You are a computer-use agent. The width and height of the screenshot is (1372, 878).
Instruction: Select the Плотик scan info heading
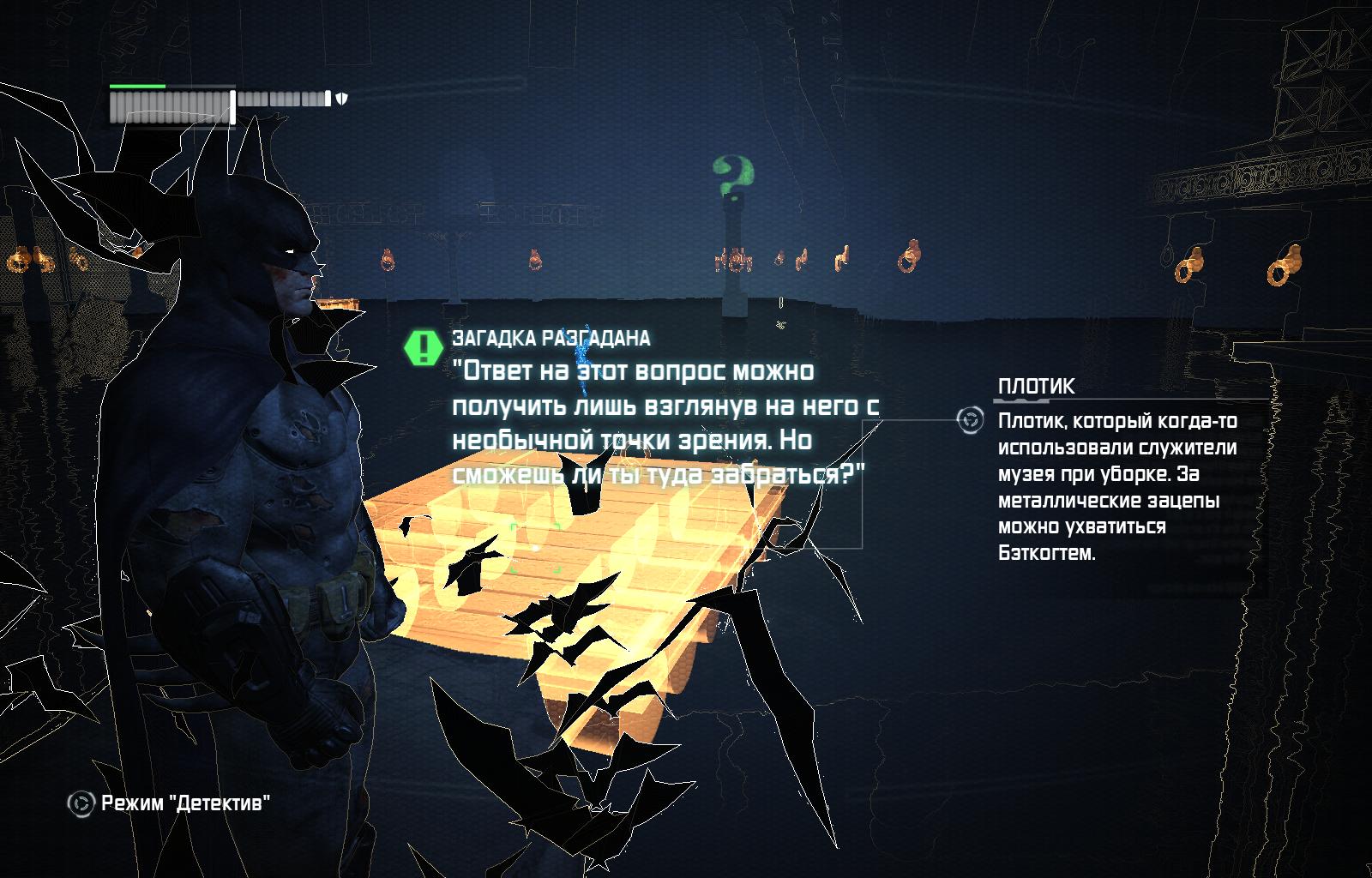tap(1036, 387)
